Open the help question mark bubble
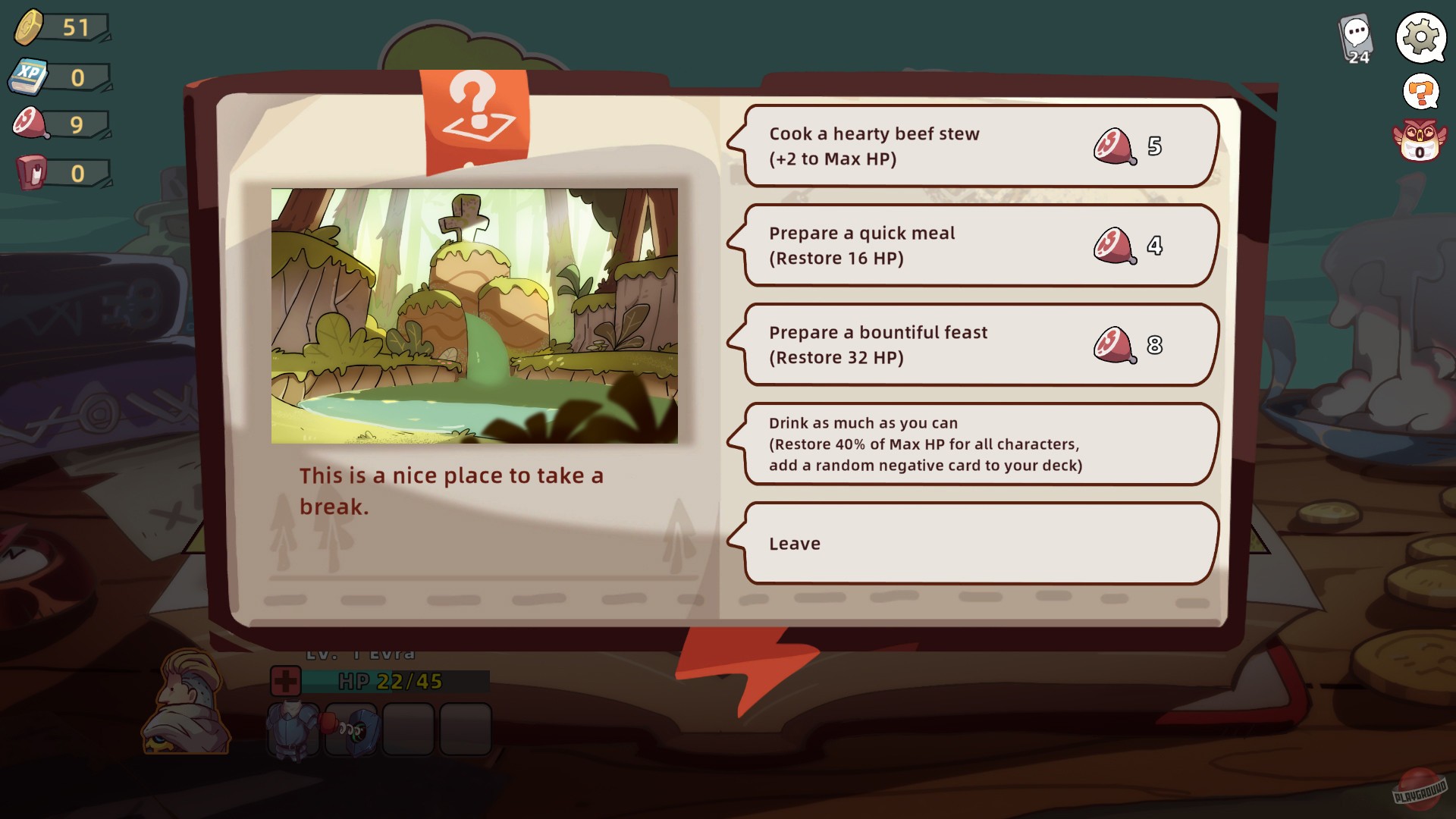1456x819 pixels. [1421, 93]
